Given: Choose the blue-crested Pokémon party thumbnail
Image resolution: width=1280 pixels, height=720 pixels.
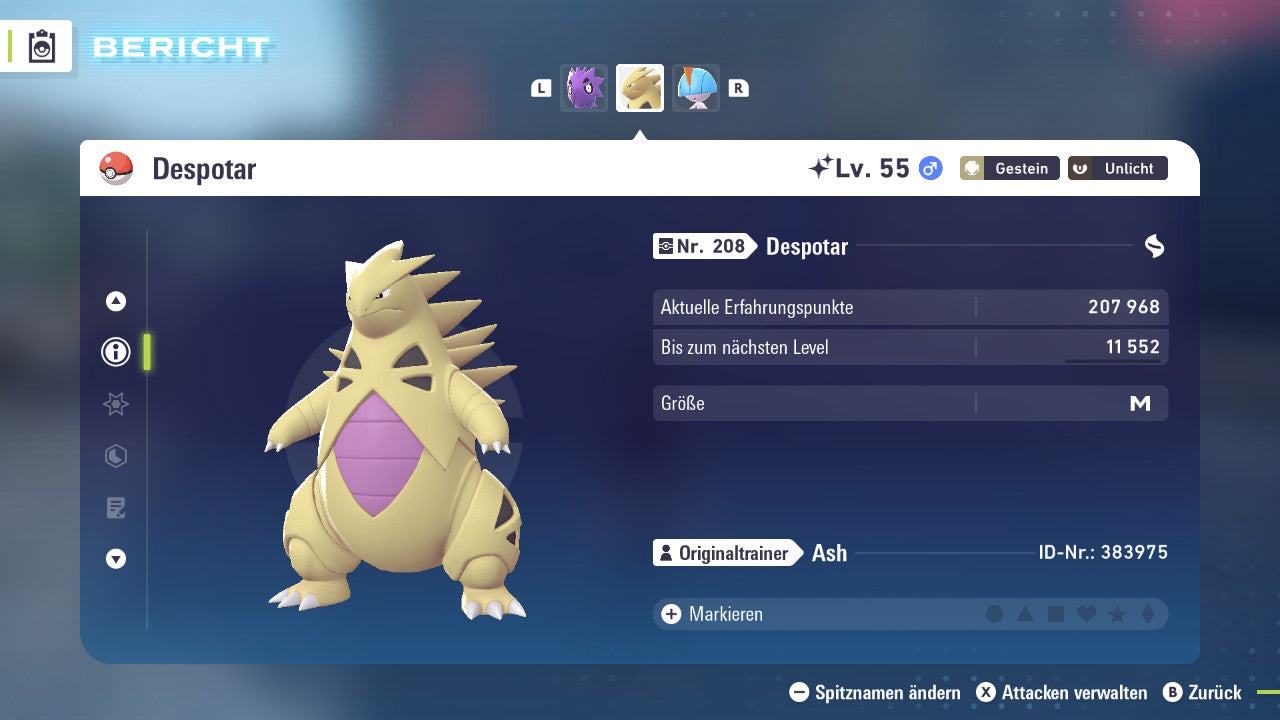Looking at the screenshot, I should (696, 88).
